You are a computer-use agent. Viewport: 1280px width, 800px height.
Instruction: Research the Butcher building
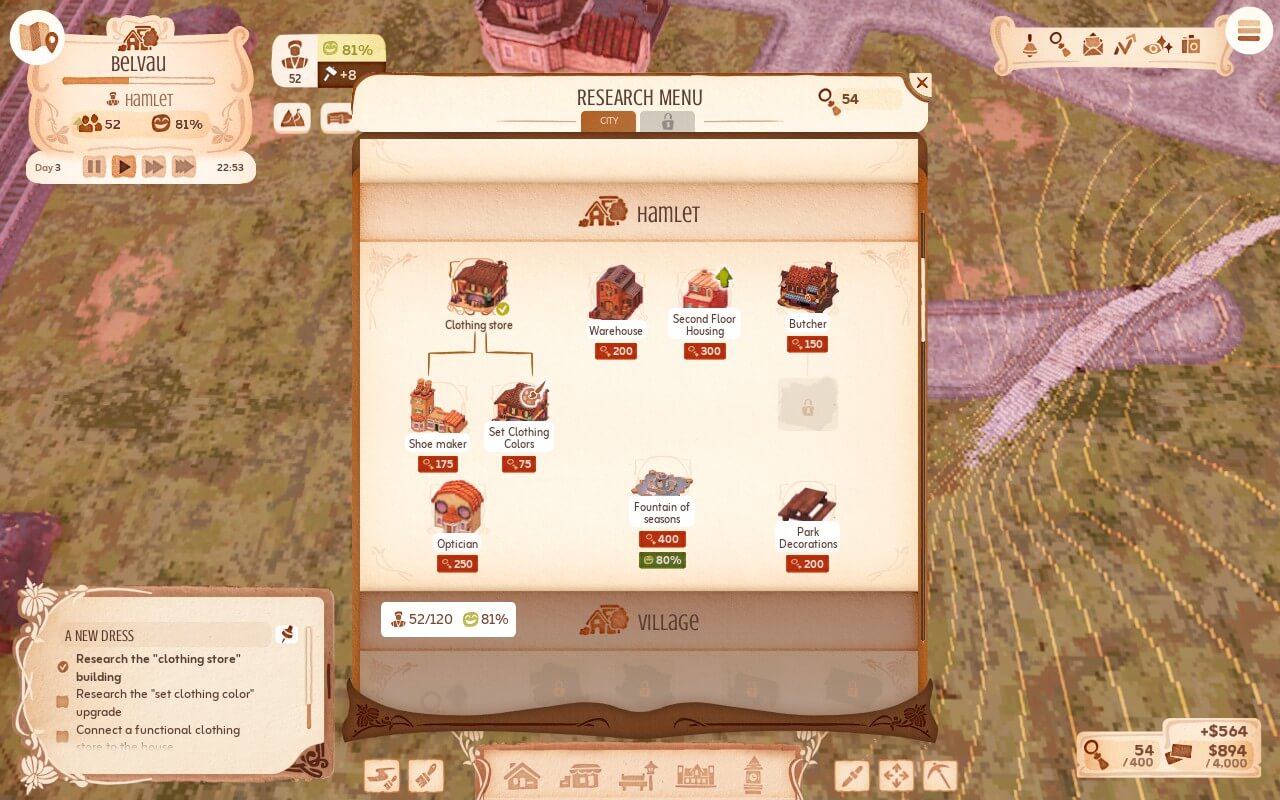coord(808,290)
